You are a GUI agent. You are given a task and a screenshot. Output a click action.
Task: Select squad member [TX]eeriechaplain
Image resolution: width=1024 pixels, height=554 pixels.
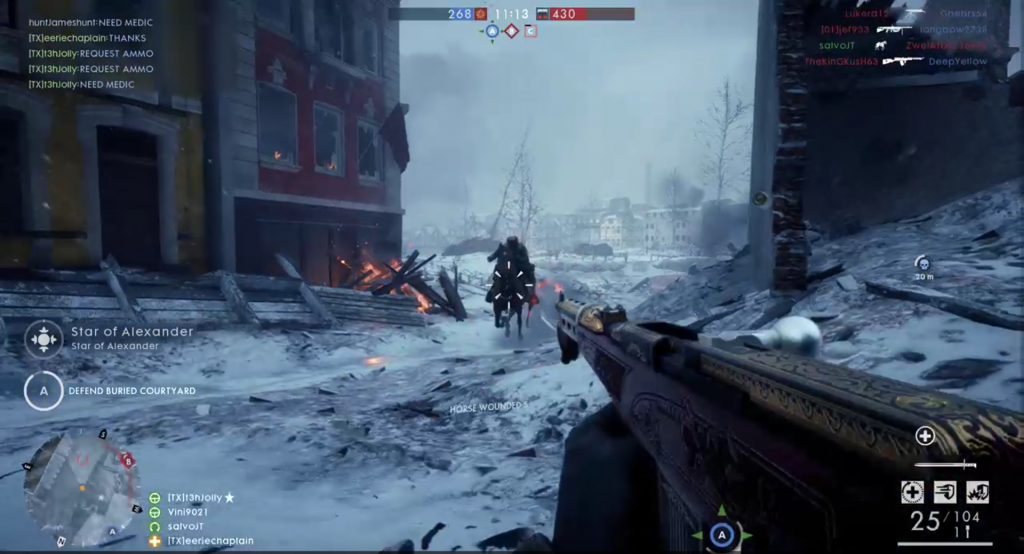click(x=208, y=541)
